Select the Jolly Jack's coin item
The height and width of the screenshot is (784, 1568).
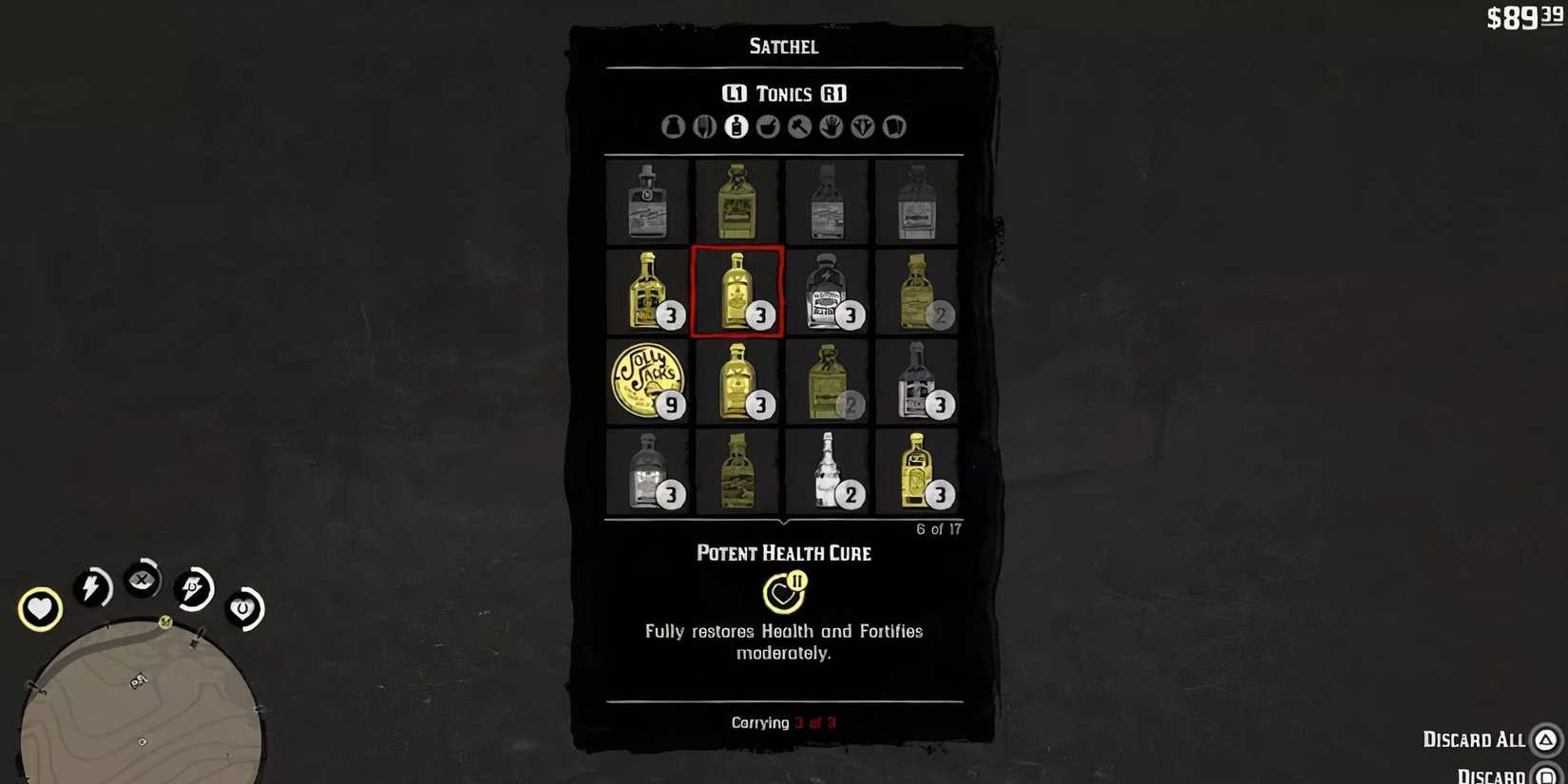point(649,380)
